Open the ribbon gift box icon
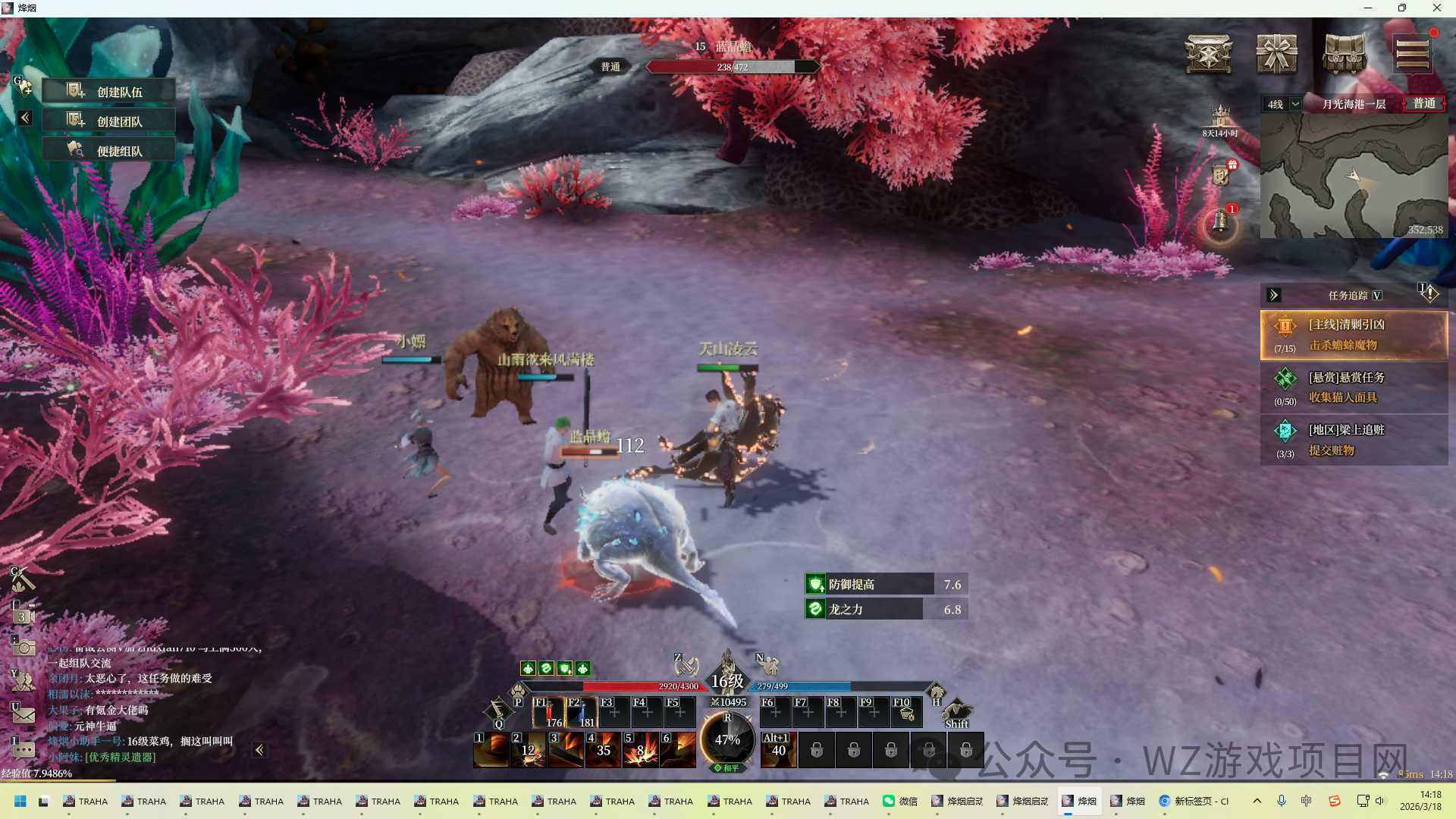Viewport: 1456px width, 819px height. click(x=1276, y=54)
